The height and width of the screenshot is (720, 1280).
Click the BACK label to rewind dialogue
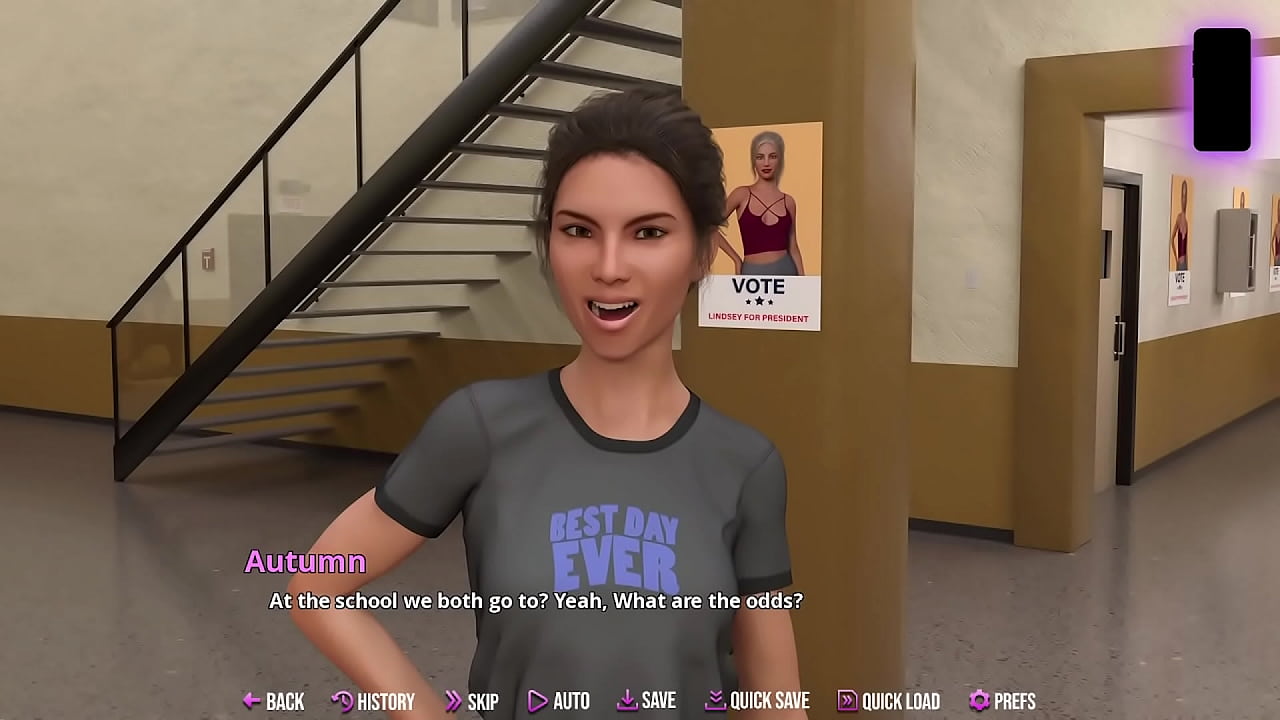pos(286,702)
